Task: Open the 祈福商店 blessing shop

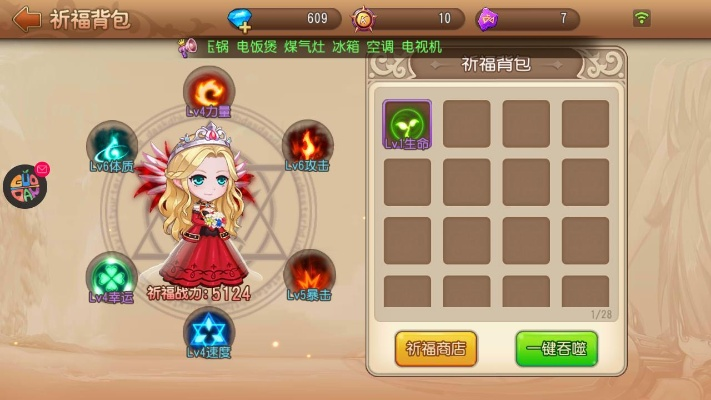Action: point(436,348)
